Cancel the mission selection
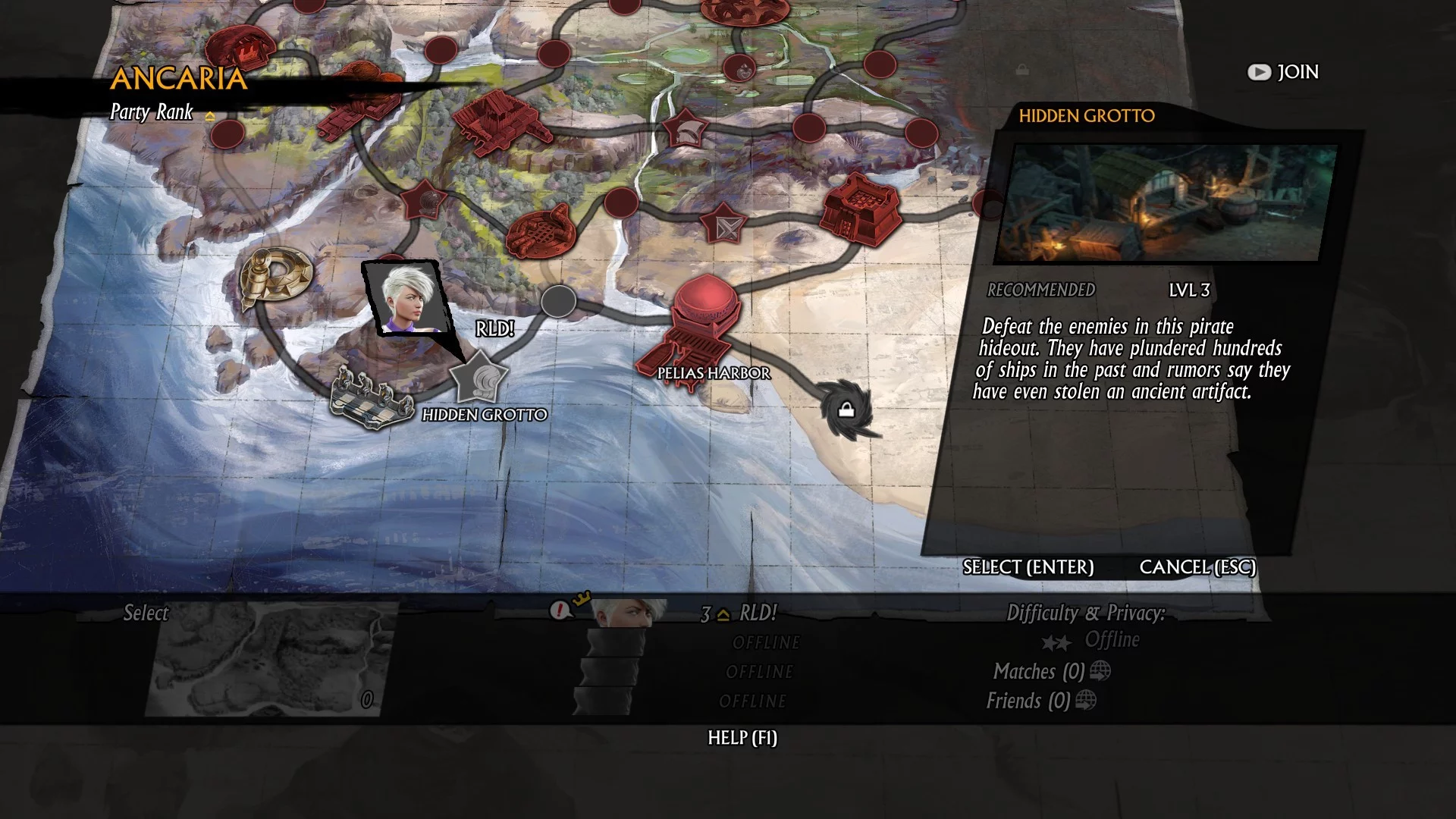 [x=1197, y=567]
